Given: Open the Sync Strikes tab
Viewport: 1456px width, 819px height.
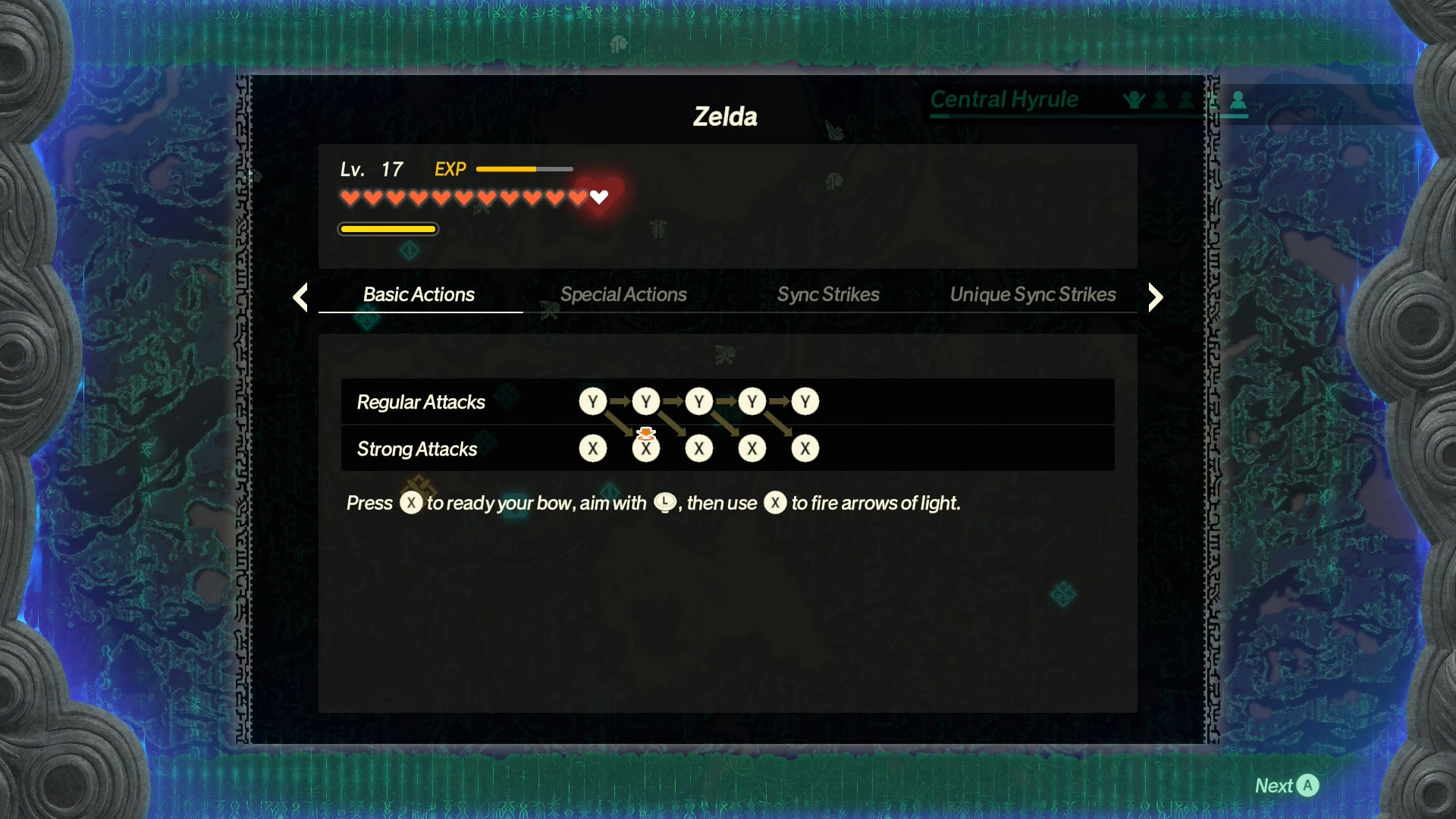Looking at the screenshot, I should (x=827, y=295).
